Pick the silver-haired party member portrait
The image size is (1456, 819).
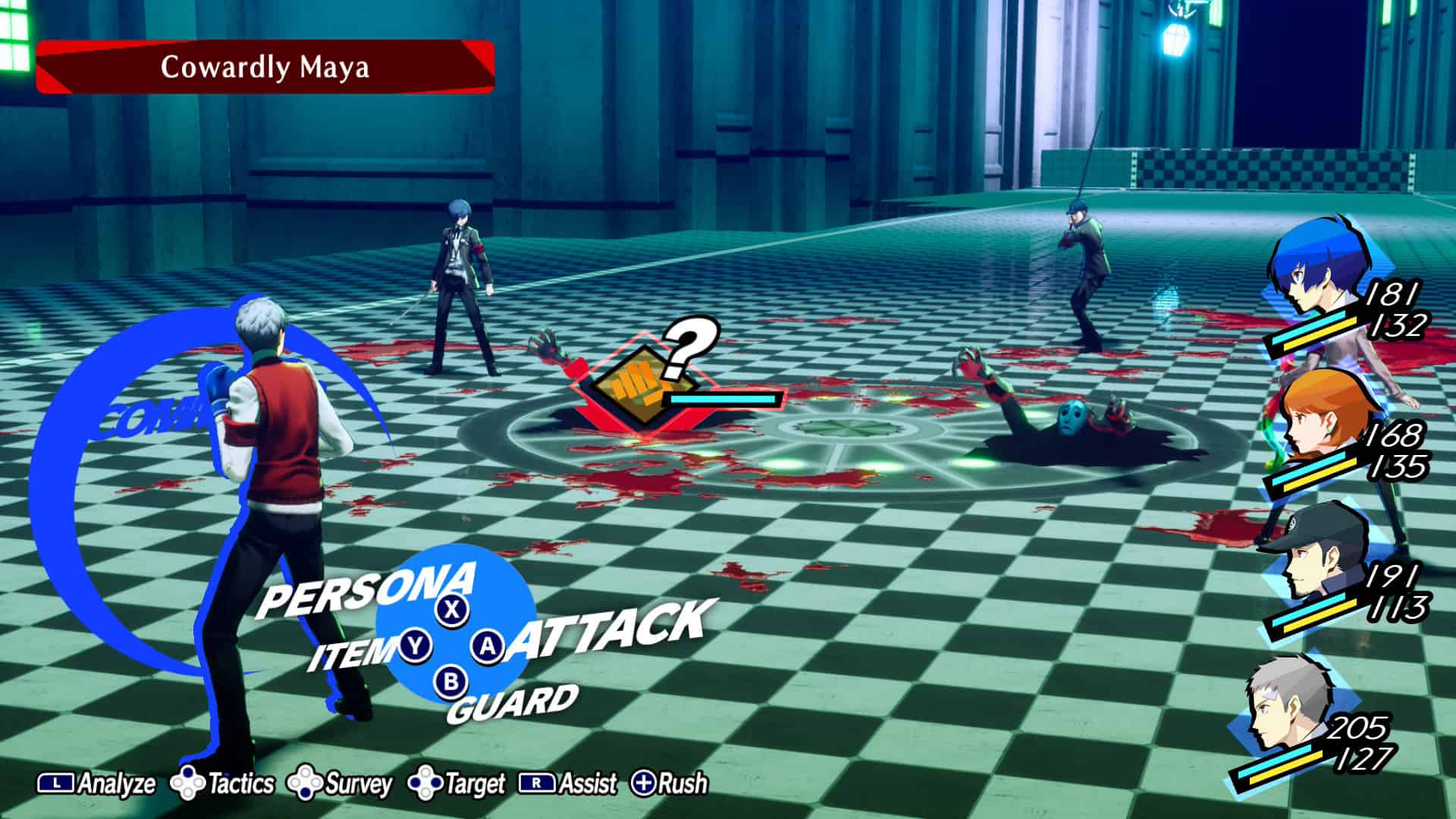point(1289,709)
